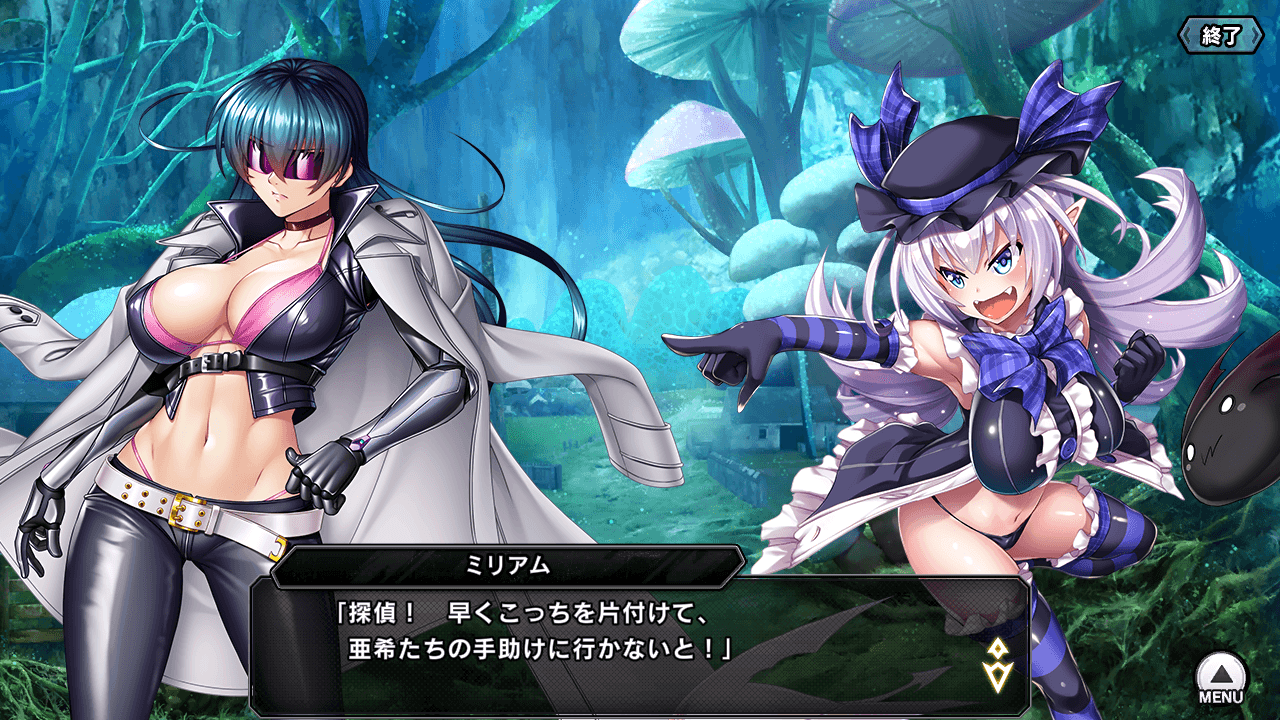The image size is (1280, 720).
Task: Advance dialogue using the diamond arrow indicator
Action: (995, 659)
